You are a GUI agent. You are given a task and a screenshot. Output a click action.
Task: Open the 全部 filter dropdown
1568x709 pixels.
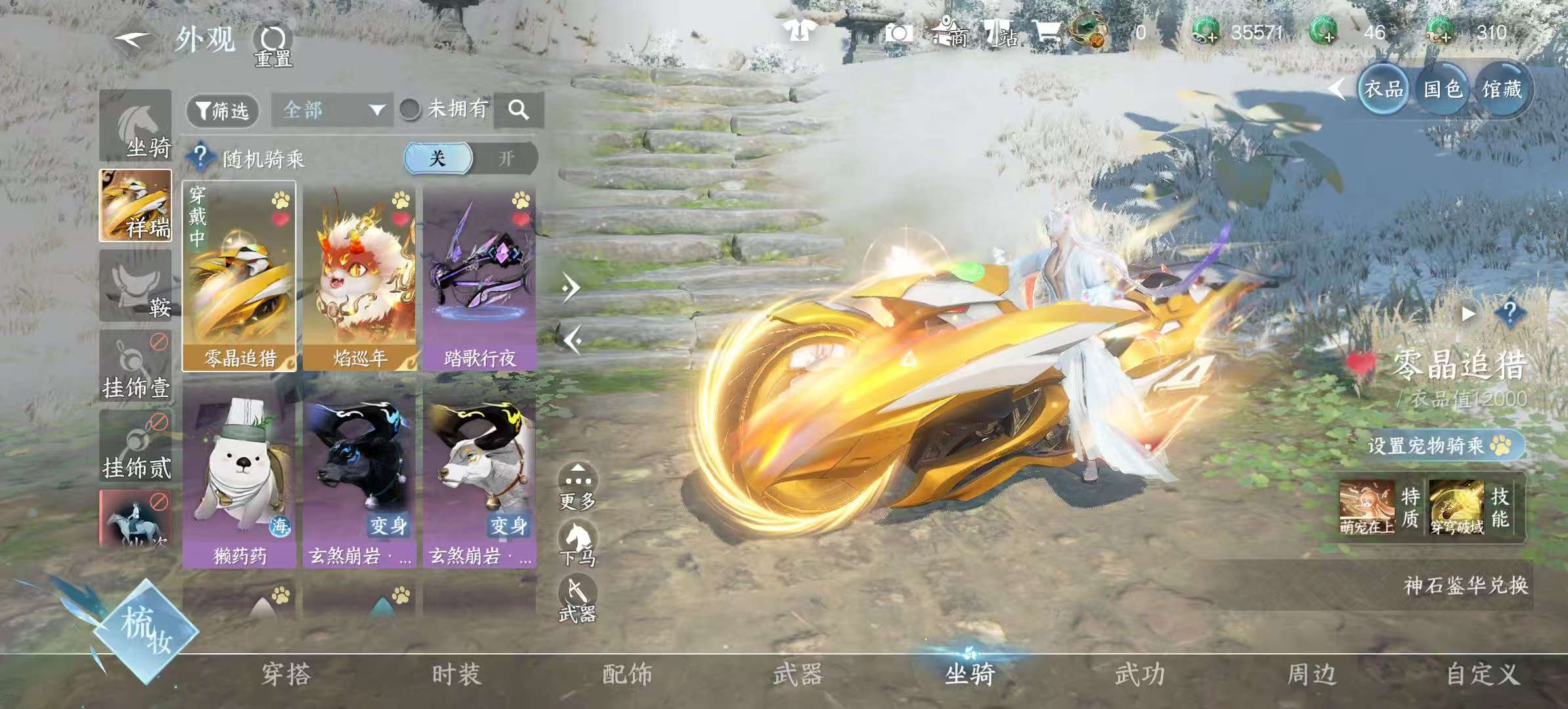tap(332, 110)
